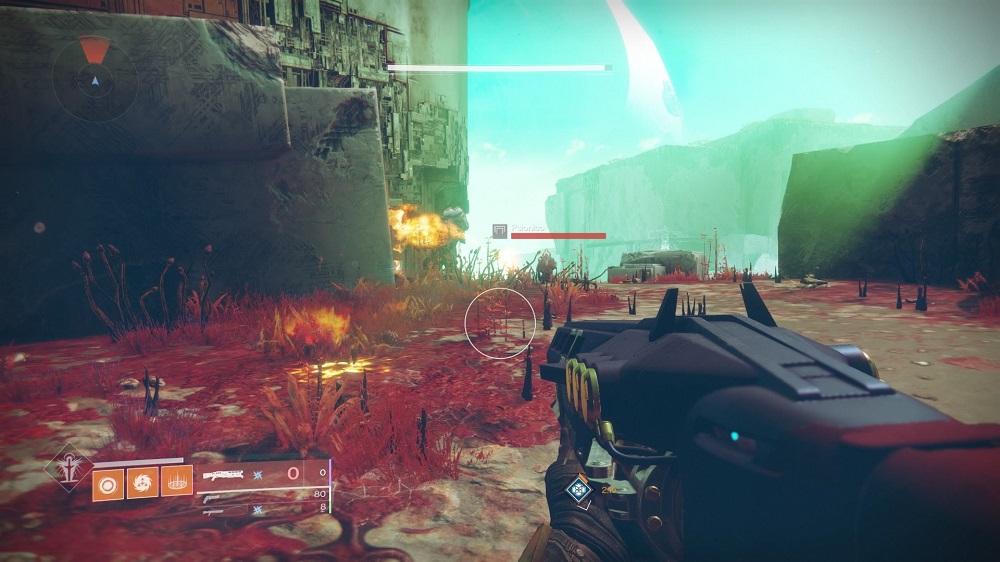Click the blue diamond objective waypoint marker
The width and height of the screenshot is (1000, 562).
(x=578, y=489)
